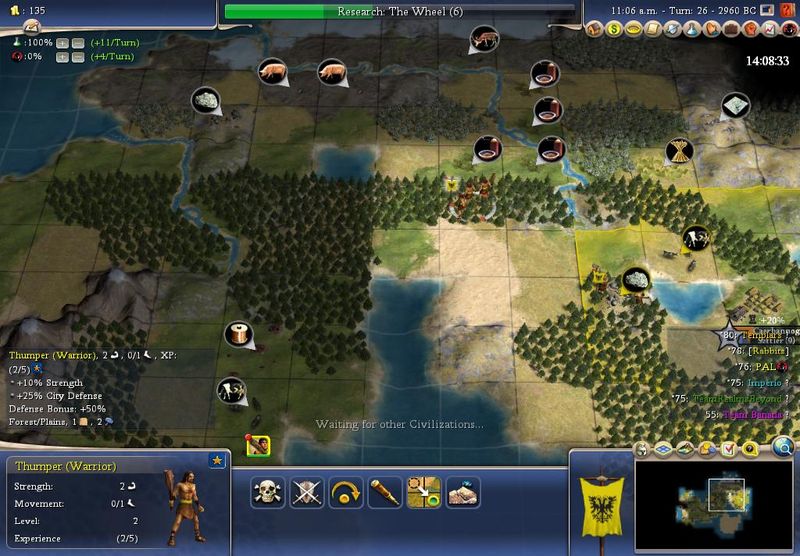Image resolution: width=800 pixels, height=556 pixels.
Task: Activate the go-to move mode button
Action: pyautogui.click(x=424, y=491)
